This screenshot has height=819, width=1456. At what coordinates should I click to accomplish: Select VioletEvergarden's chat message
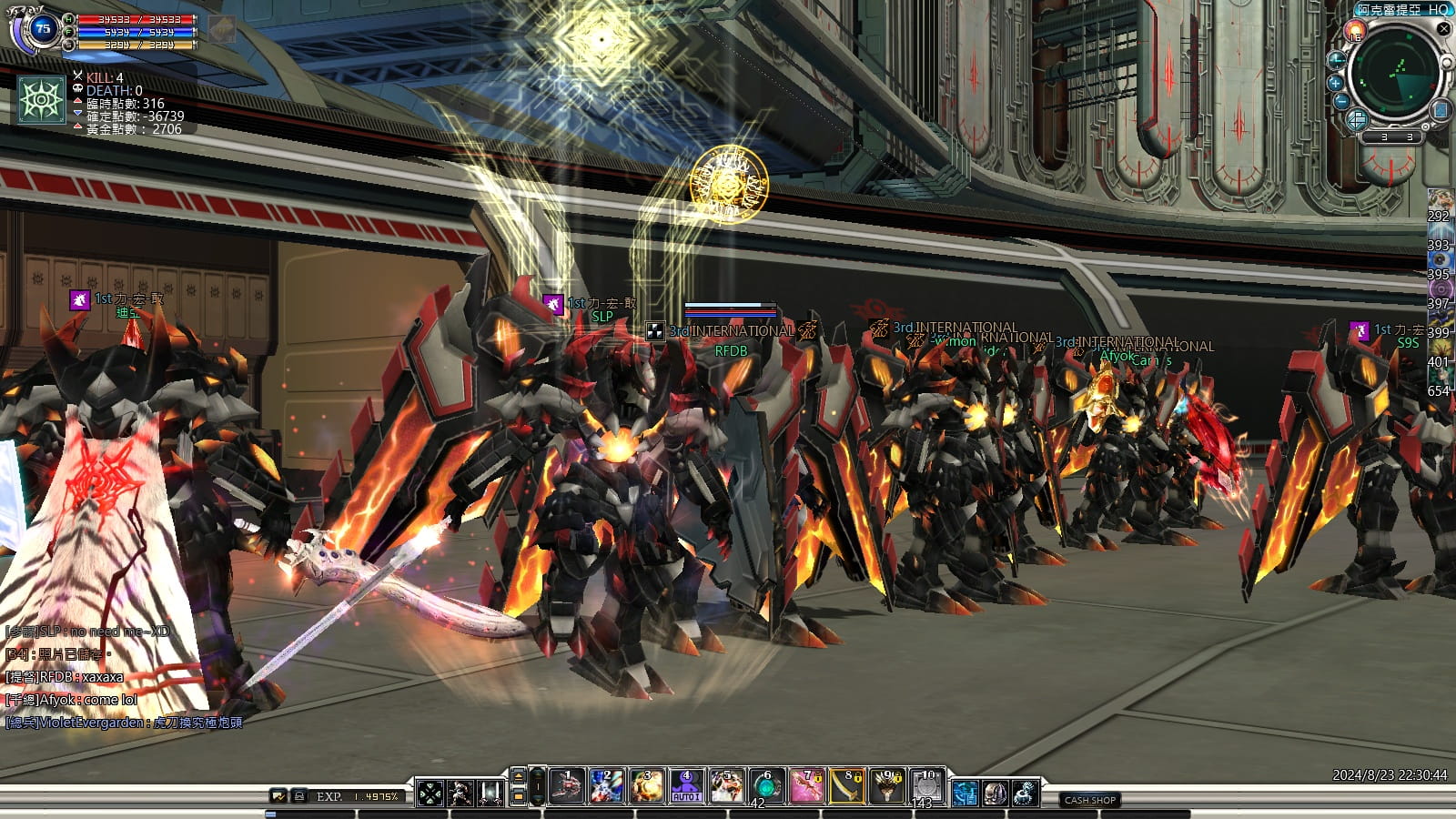pyautogui.click(x=124, y=723)
